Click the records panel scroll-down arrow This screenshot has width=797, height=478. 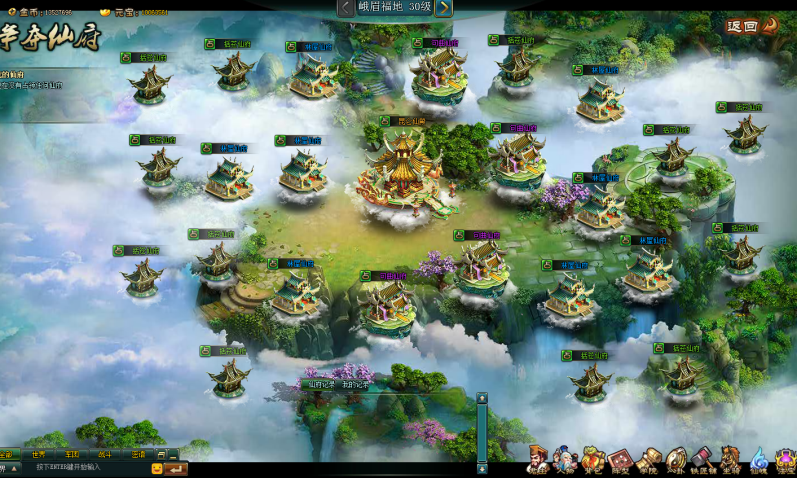pos(482,468)
